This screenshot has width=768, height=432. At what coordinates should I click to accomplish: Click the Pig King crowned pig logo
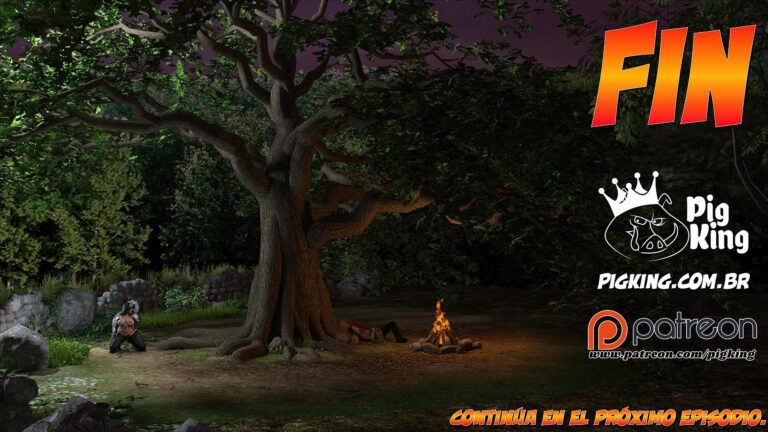click(x=638, y=219)
